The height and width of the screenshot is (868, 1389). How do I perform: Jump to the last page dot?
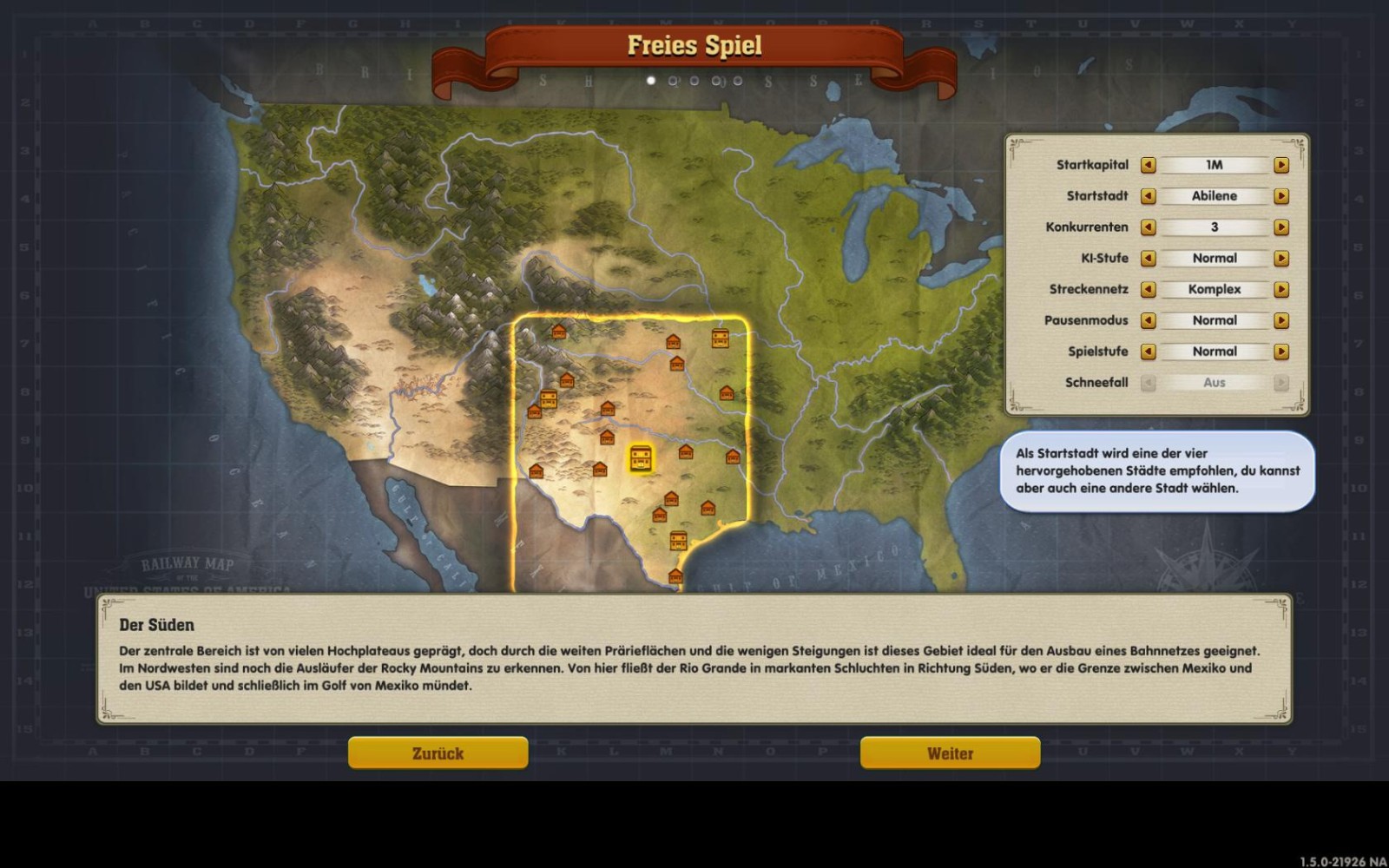point(737,81)
